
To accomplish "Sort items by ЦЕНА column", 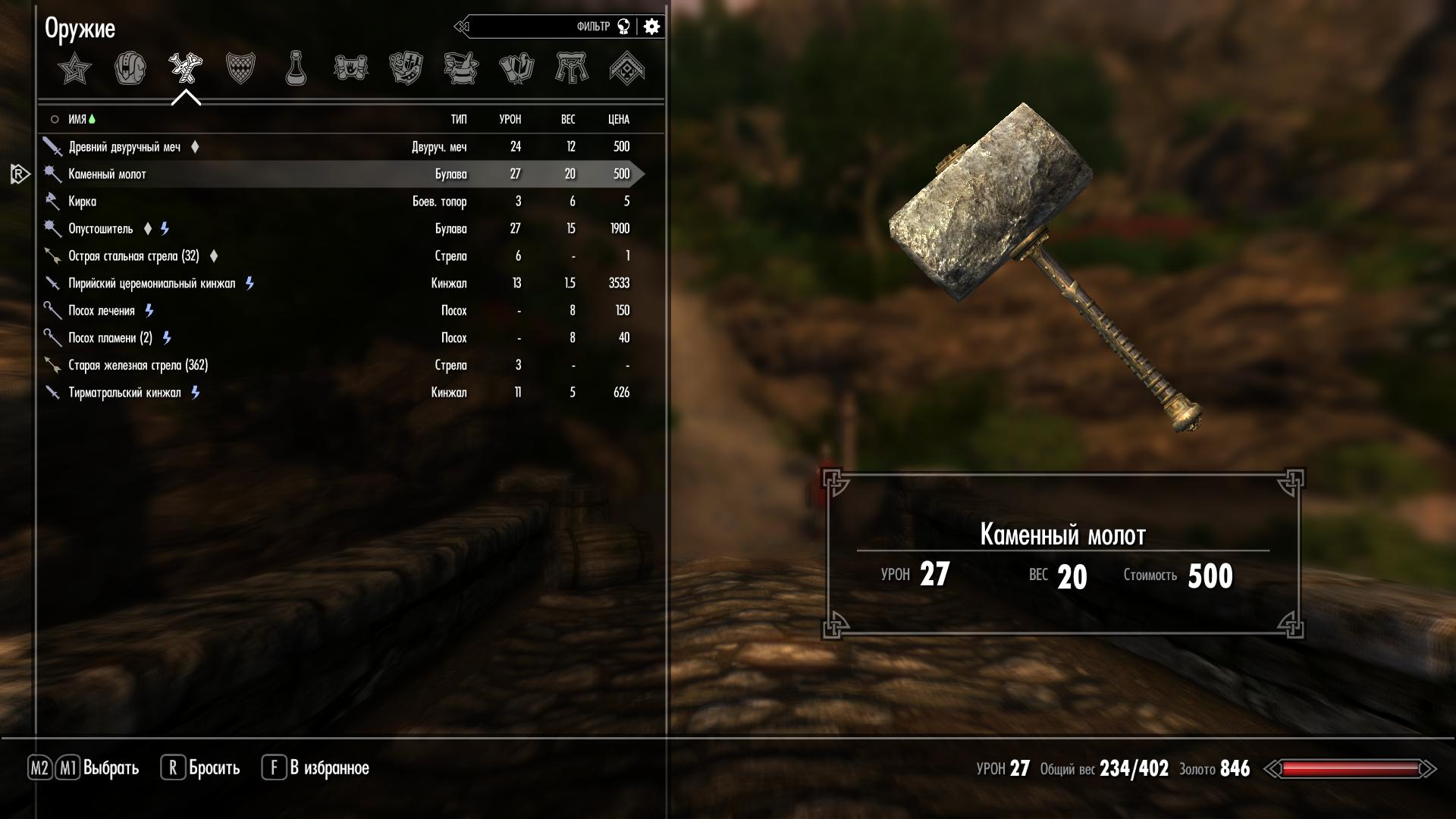I will [x=619, y=120].
